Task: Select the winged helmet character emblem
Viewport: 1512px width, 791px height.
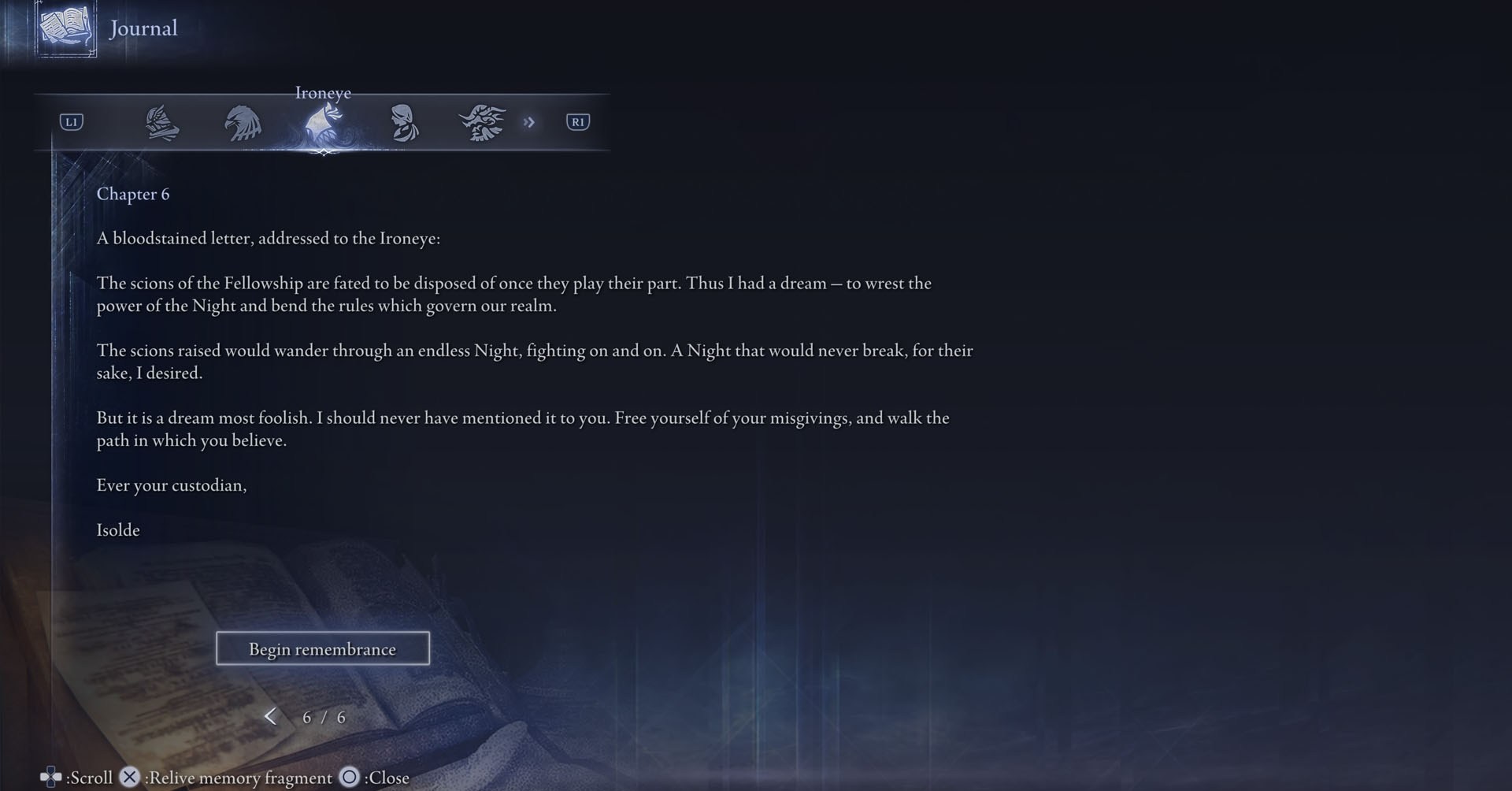Action: pos(163,122)
